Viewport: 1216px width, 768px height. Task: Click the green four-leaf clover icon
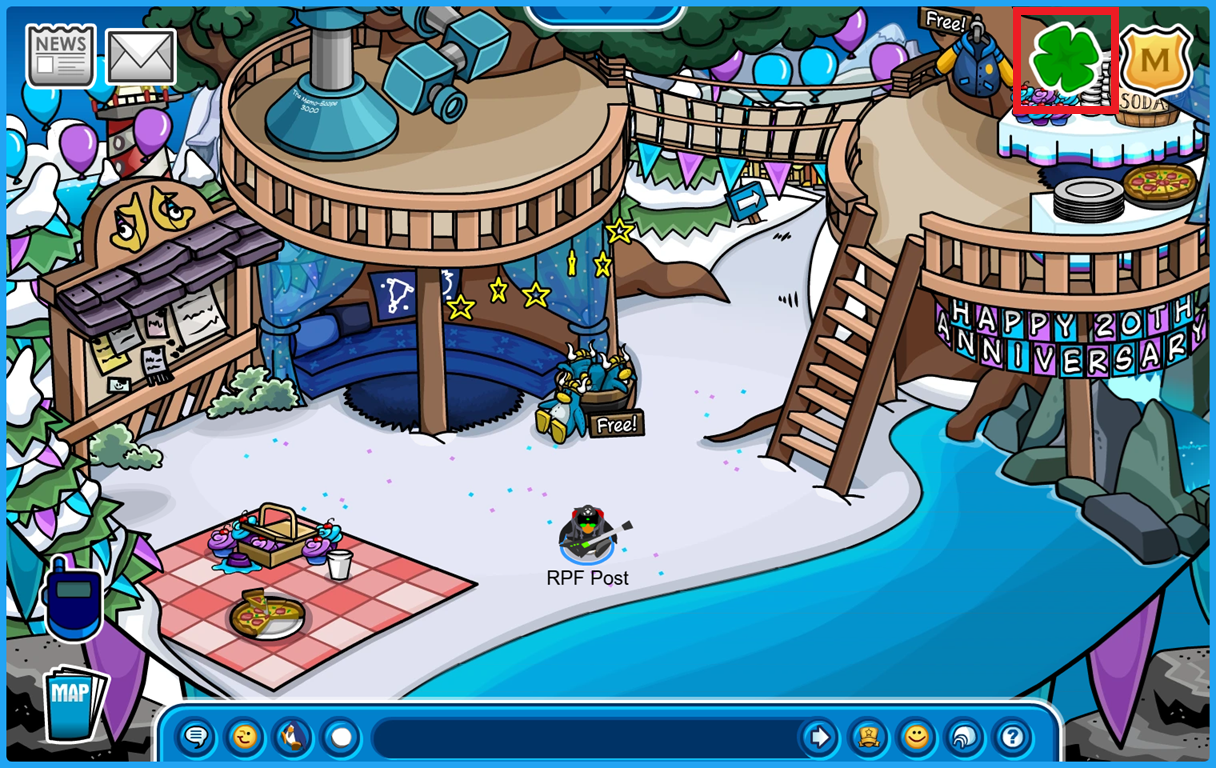pyautogui.click(x=1065, y=60)
